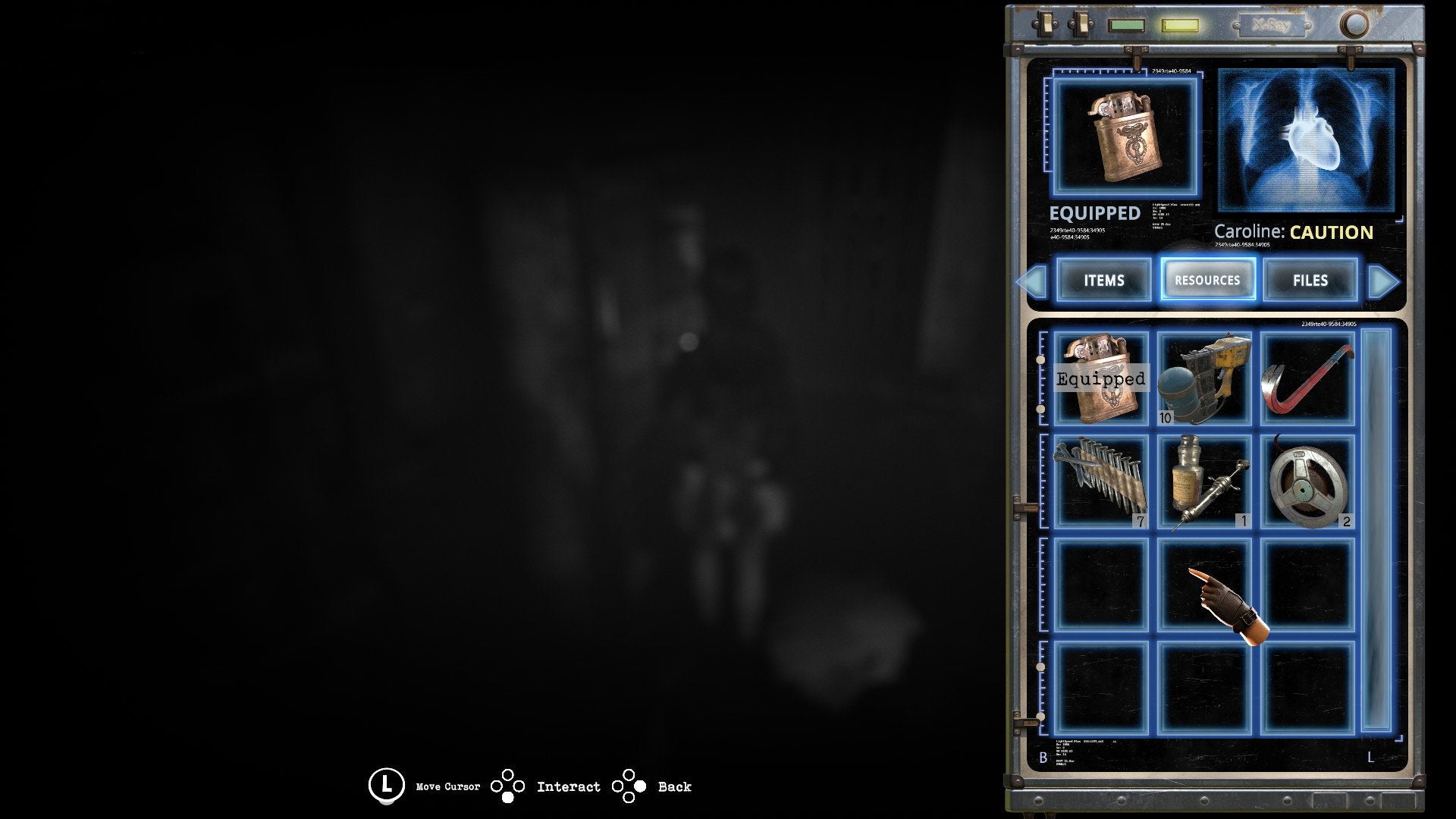Click the right arrow to next category

point(1385,281)
